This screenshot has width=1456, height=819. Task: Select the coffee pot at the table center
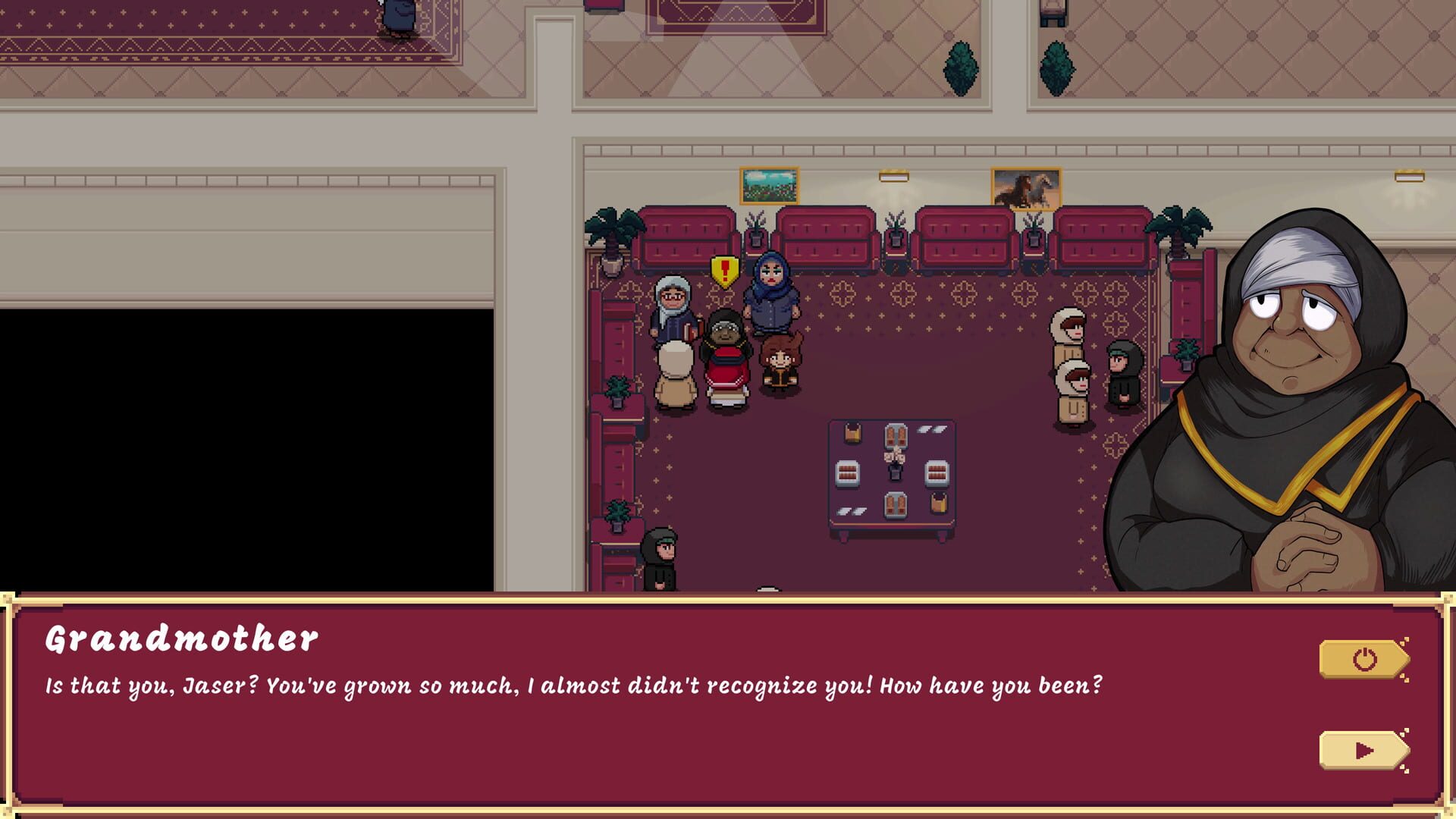(895, 464)
